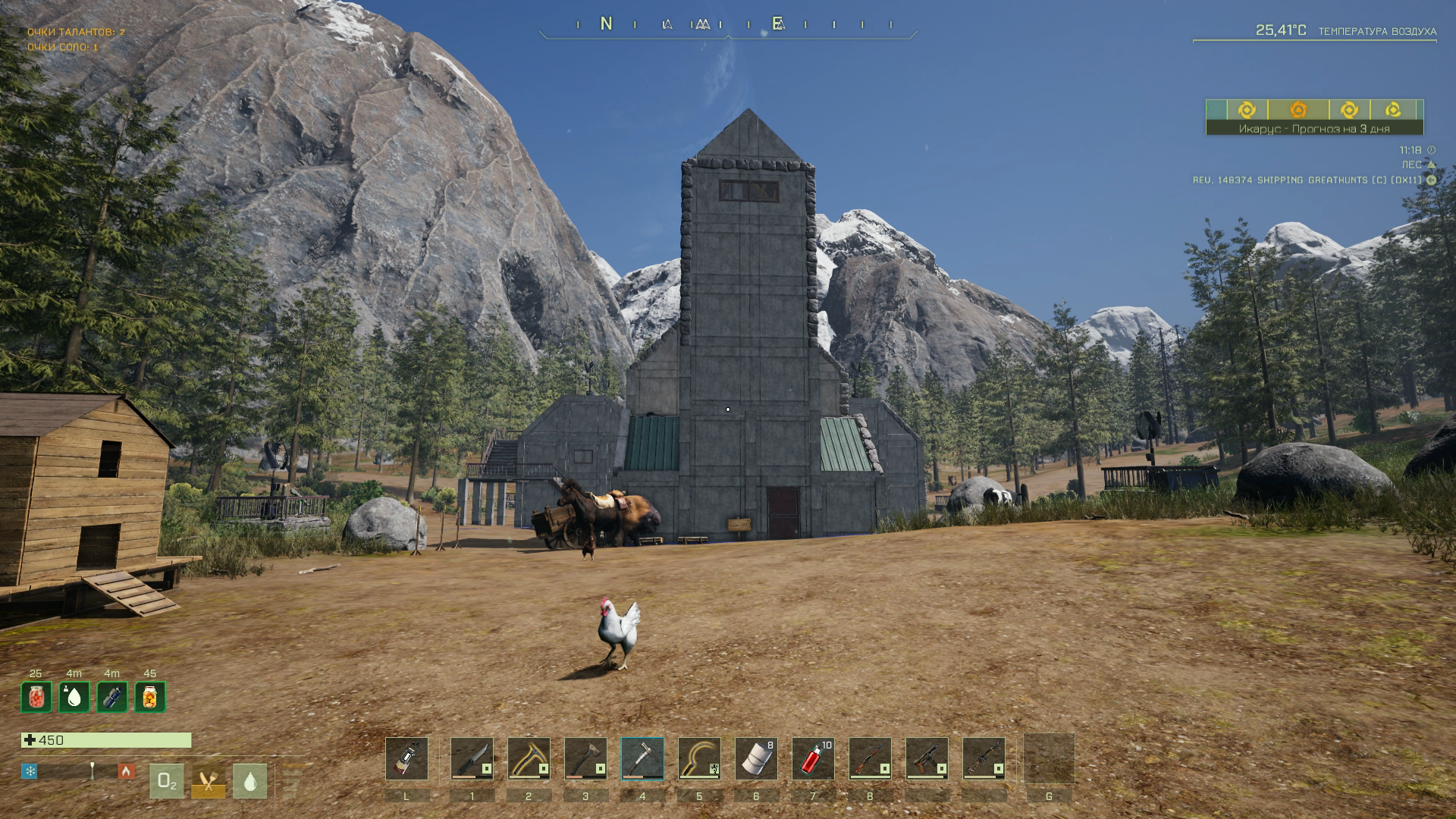
Task: Select the knife in hotbar slot 1
Action: click(x=472, y=758)
